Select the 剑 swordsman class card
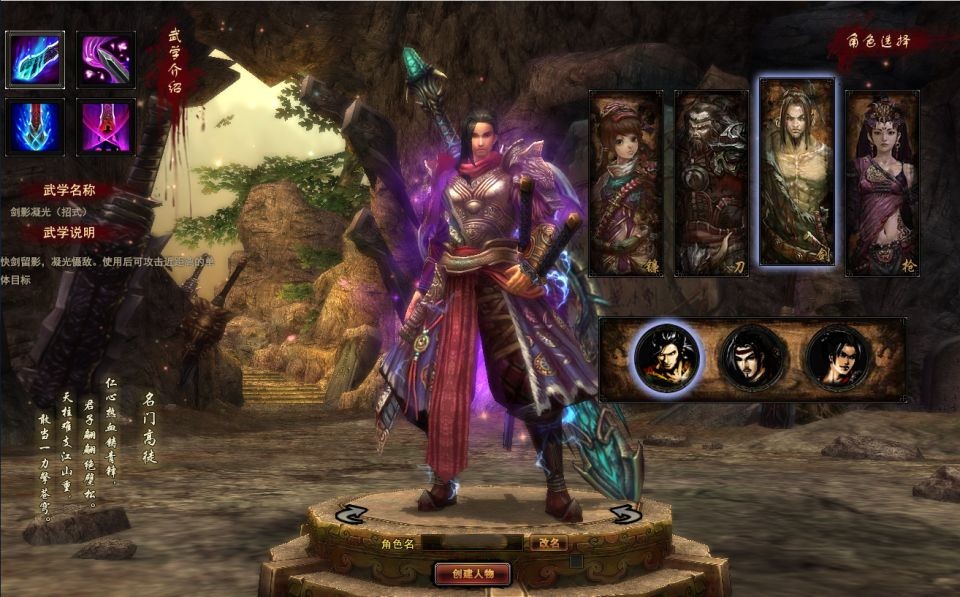The height and width of the screenshot is (597, 960). [x=797, y=172]
